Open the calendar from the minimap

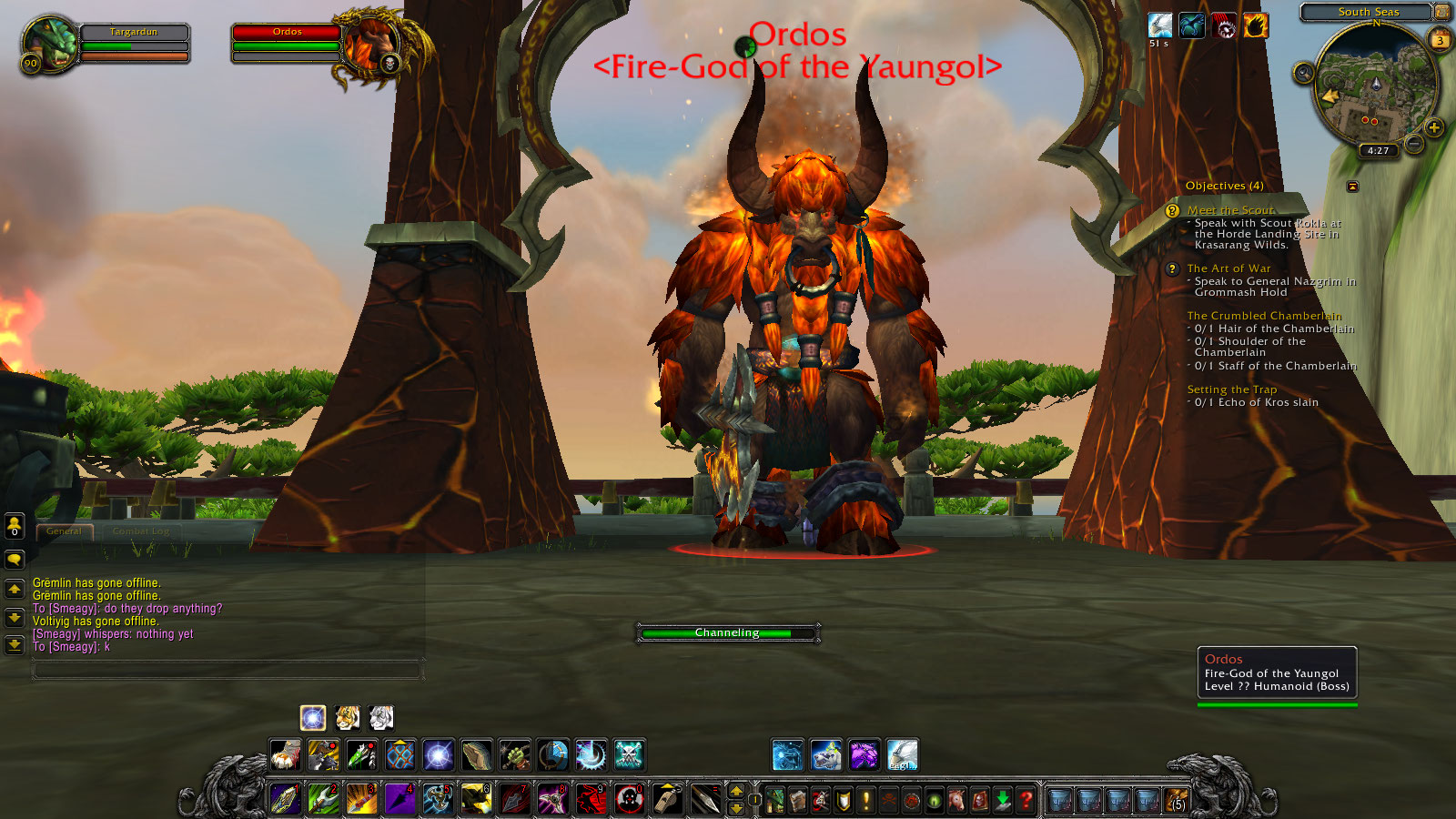(1438, 39)
